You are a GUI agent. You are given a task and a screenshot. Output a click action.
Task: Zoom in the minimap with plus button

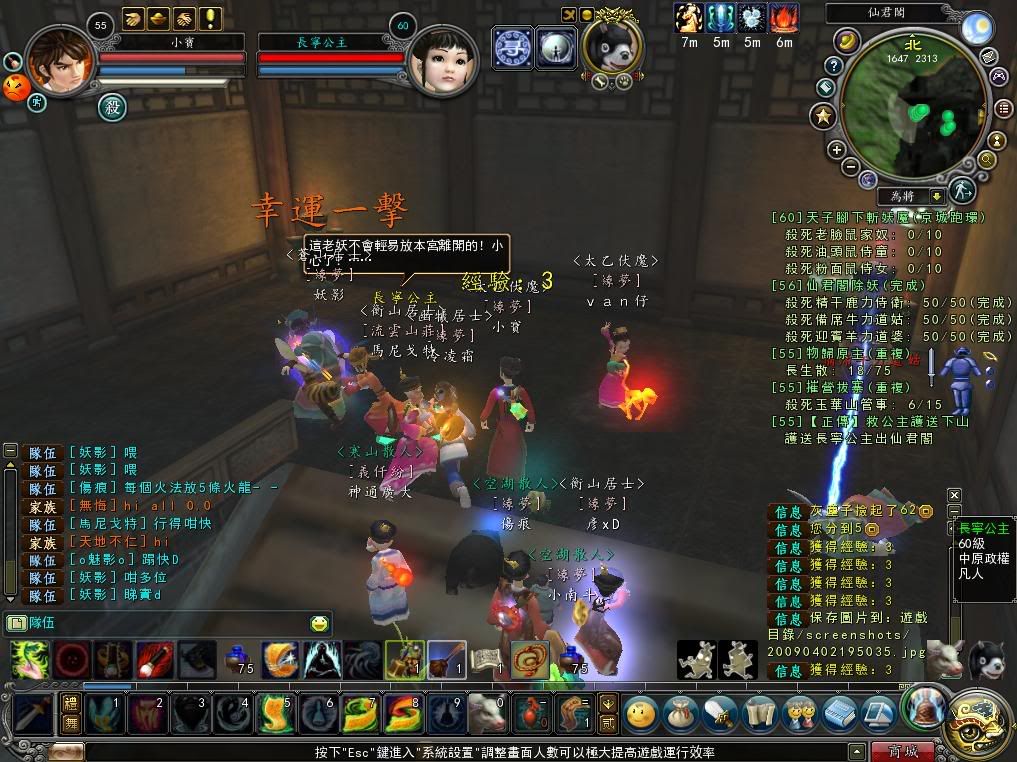click(x=837, y=150)
